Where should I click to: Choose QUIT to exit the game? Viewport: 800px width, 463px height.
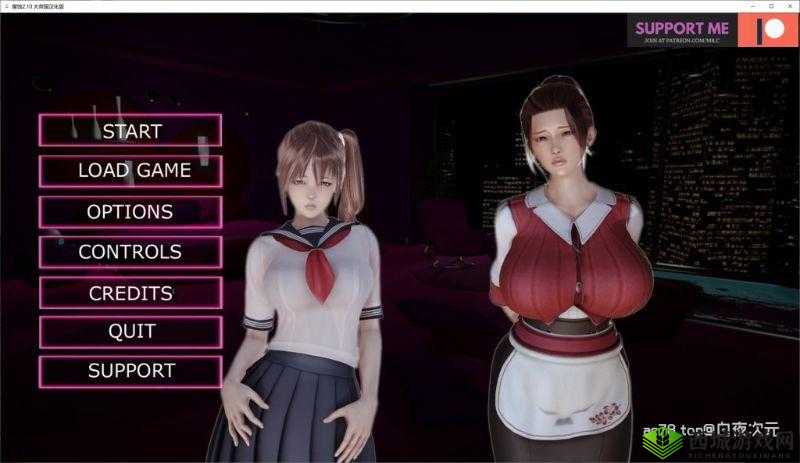(131, 331)
